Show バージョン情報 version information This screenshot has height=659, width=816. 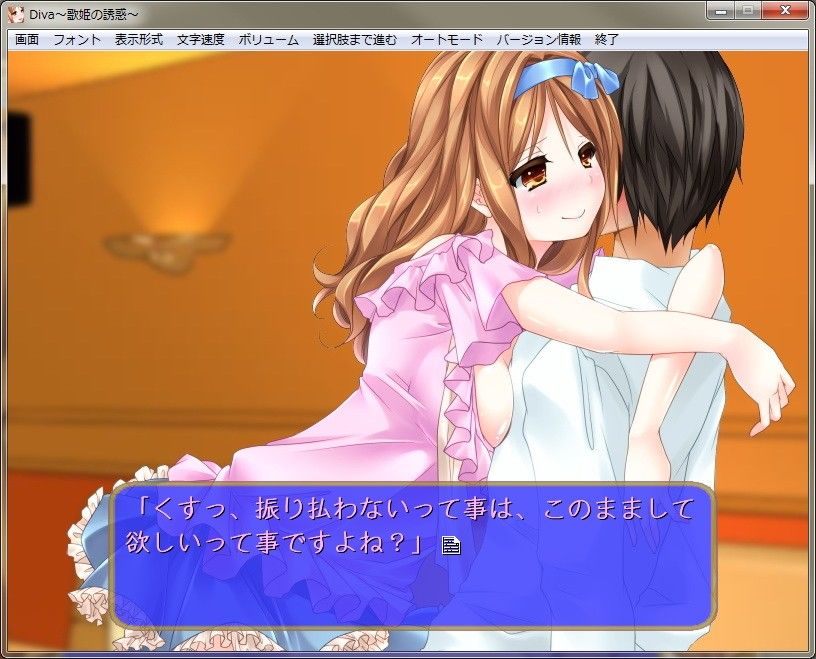tap(538, 40)
